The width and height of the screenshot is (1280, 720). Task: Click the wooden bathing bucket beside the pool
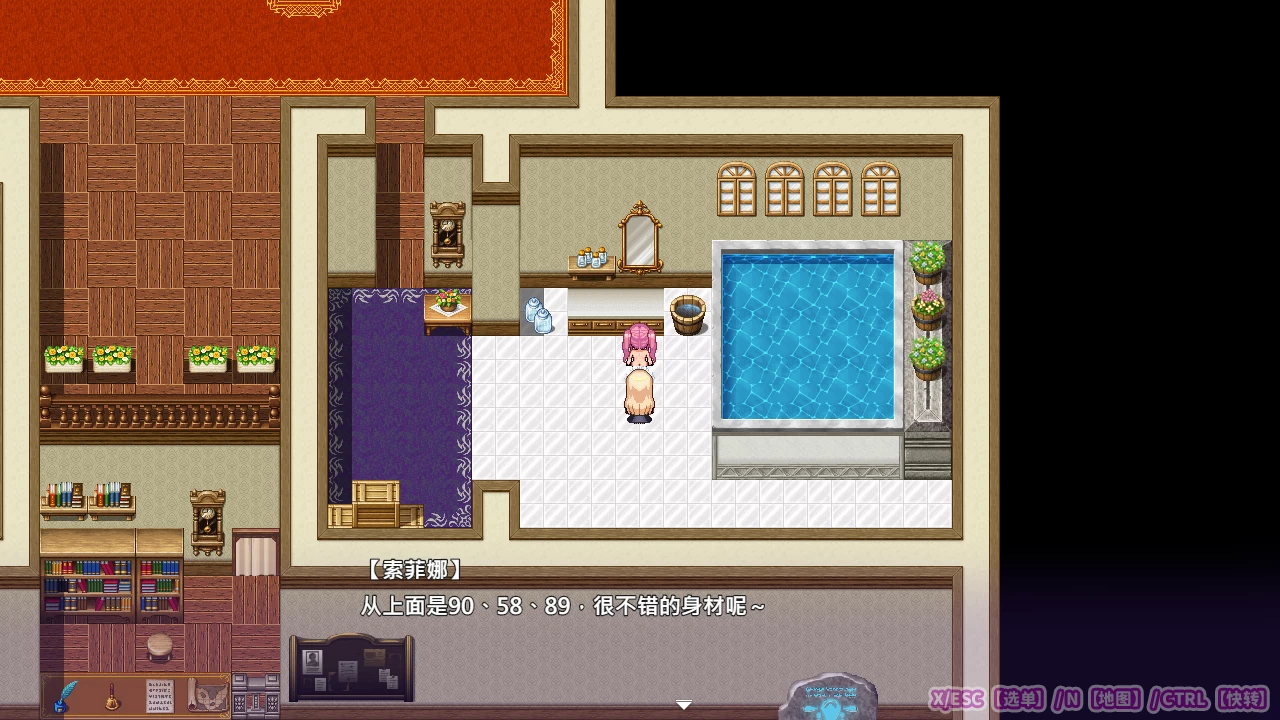[686, 312]
